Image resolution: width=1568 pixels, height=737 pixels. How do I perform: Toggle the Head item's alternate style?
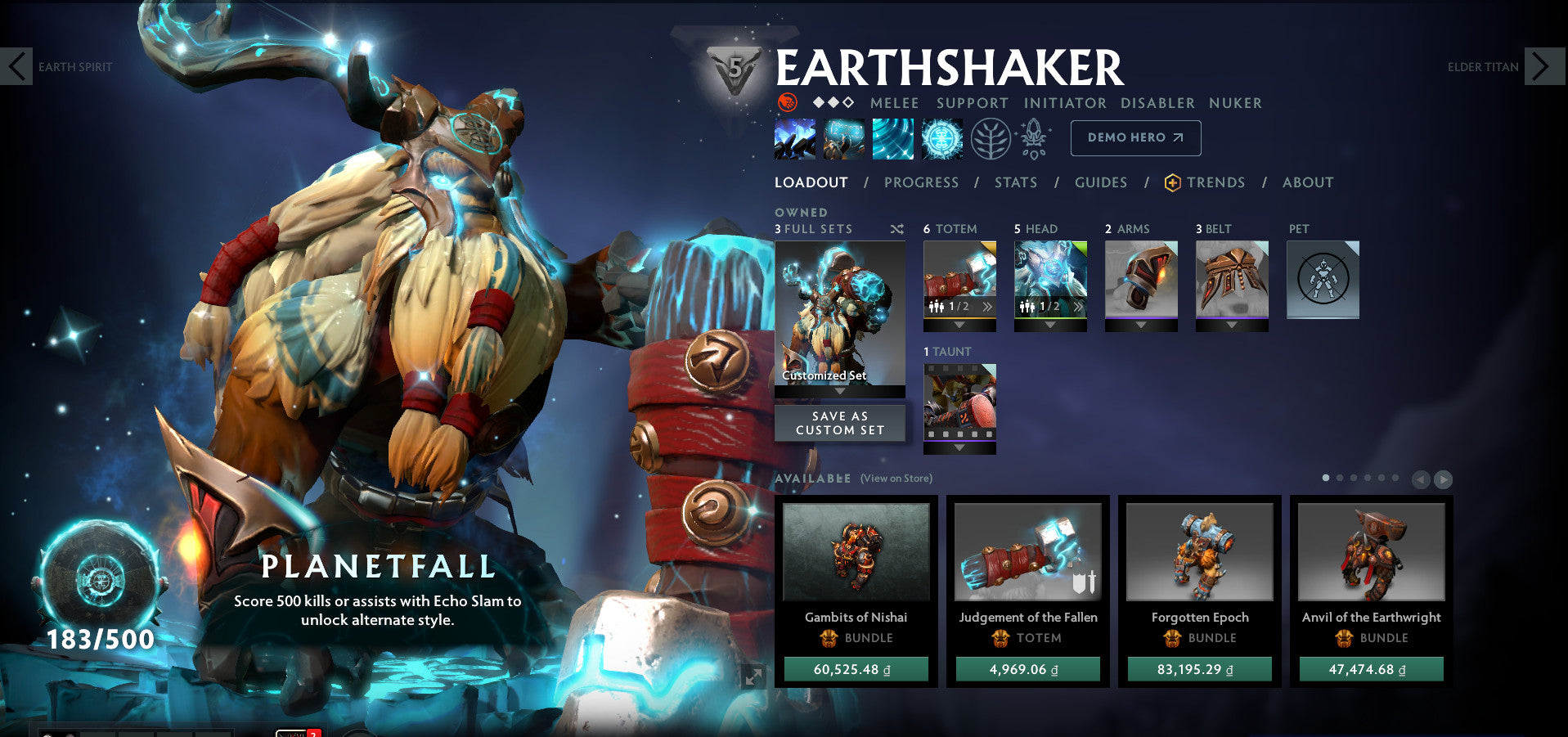(x=1049, y=308)
